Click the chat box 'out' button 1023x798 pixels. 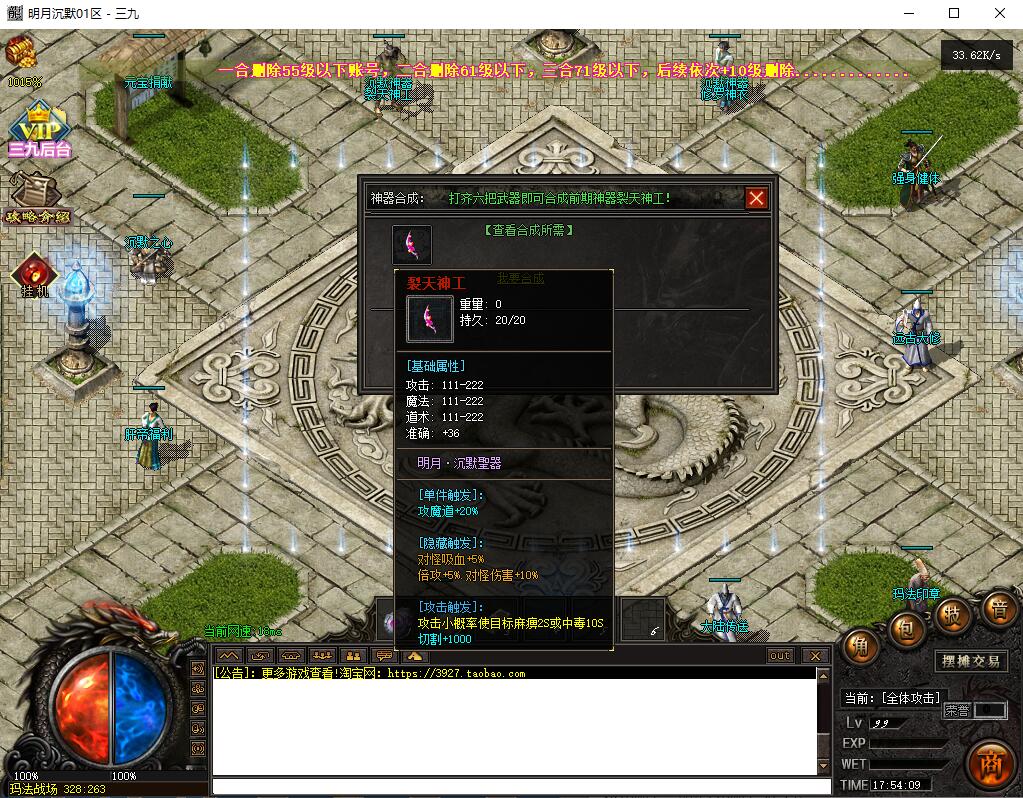pos(780,656)
